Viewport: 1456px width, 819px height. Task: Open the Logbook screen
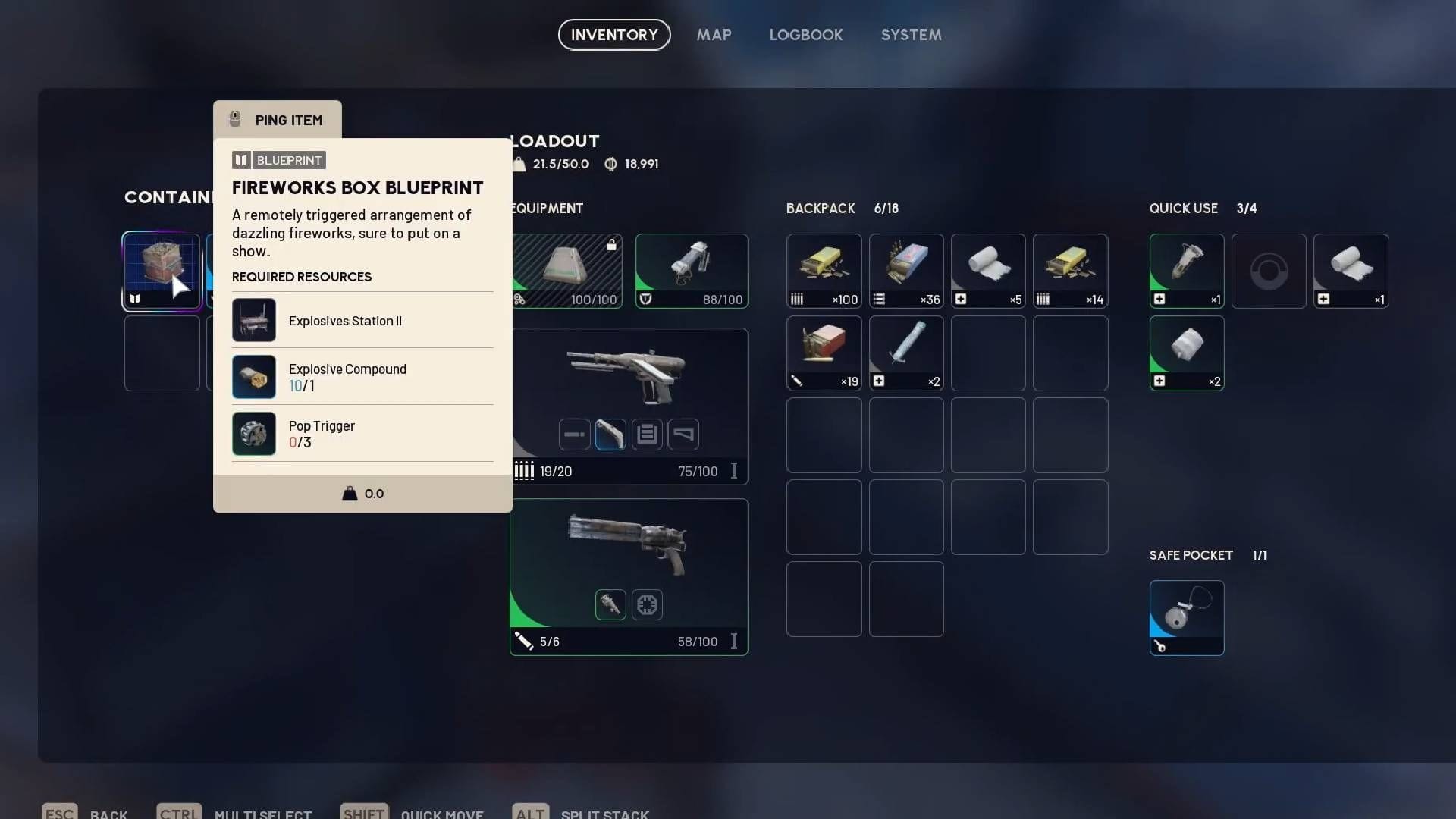805,35
